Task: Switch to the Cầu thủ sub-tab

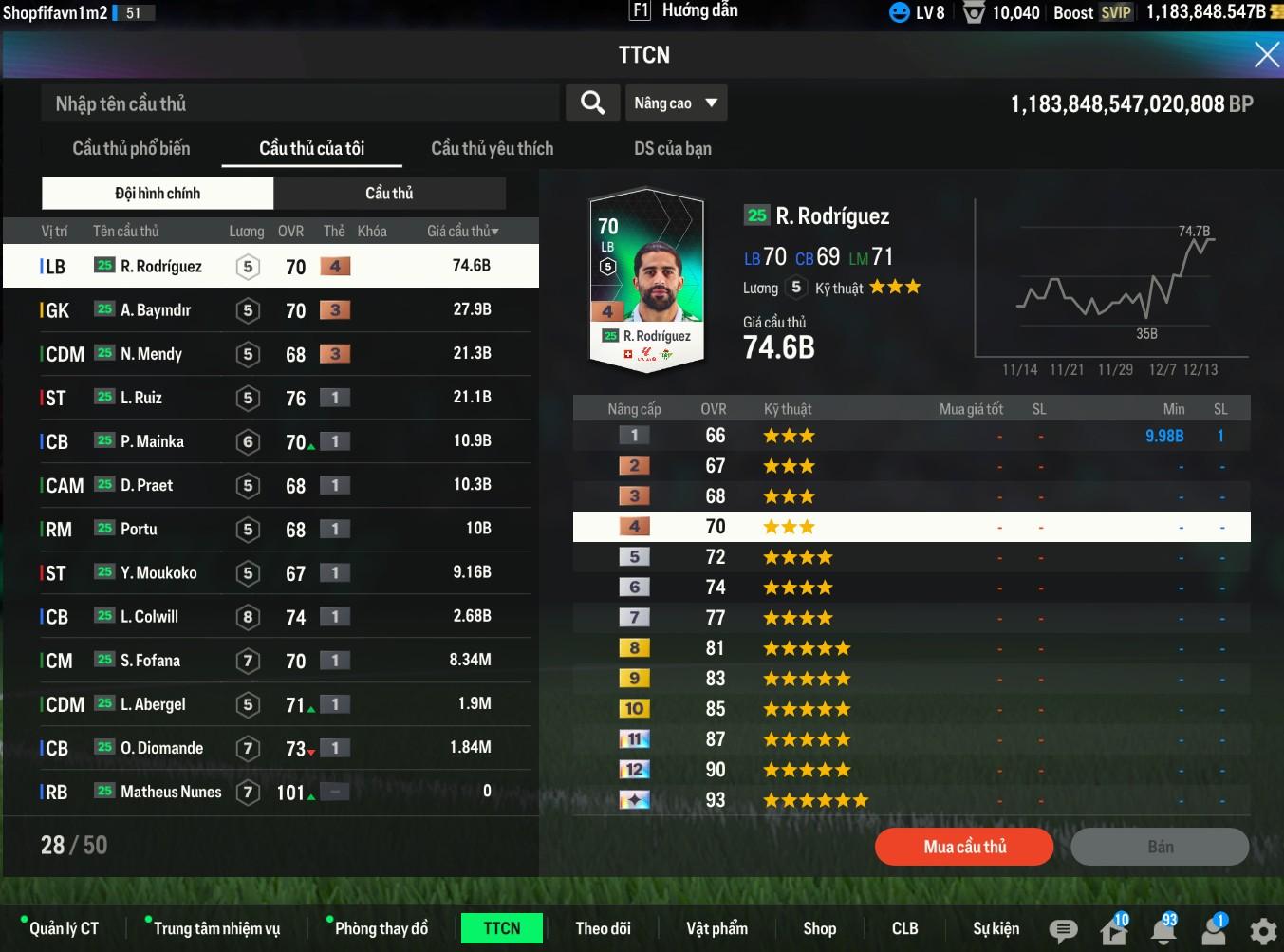Action: point(389,194)
